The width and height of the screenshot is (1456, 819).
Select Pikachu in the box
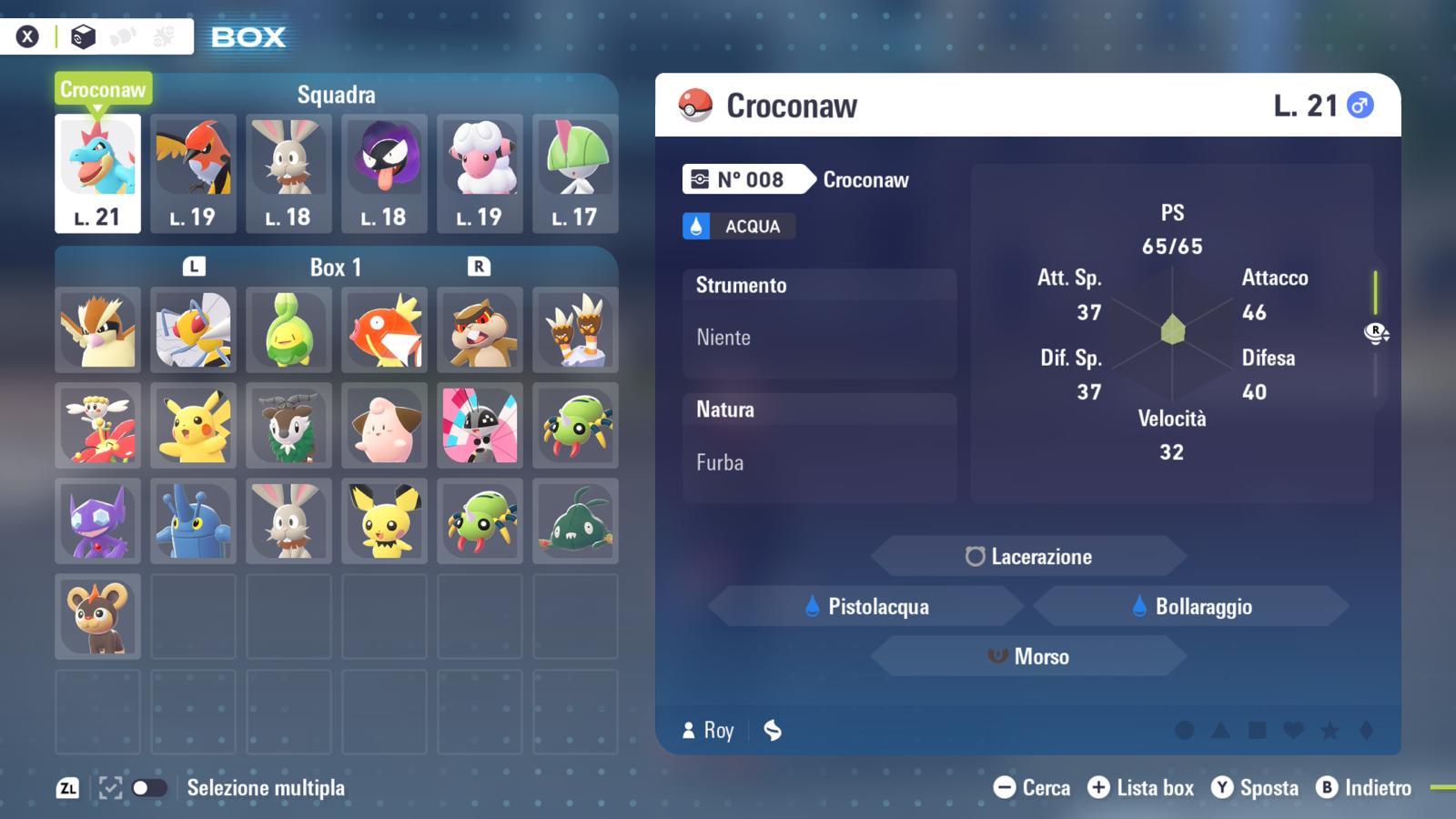pos(193,426)
